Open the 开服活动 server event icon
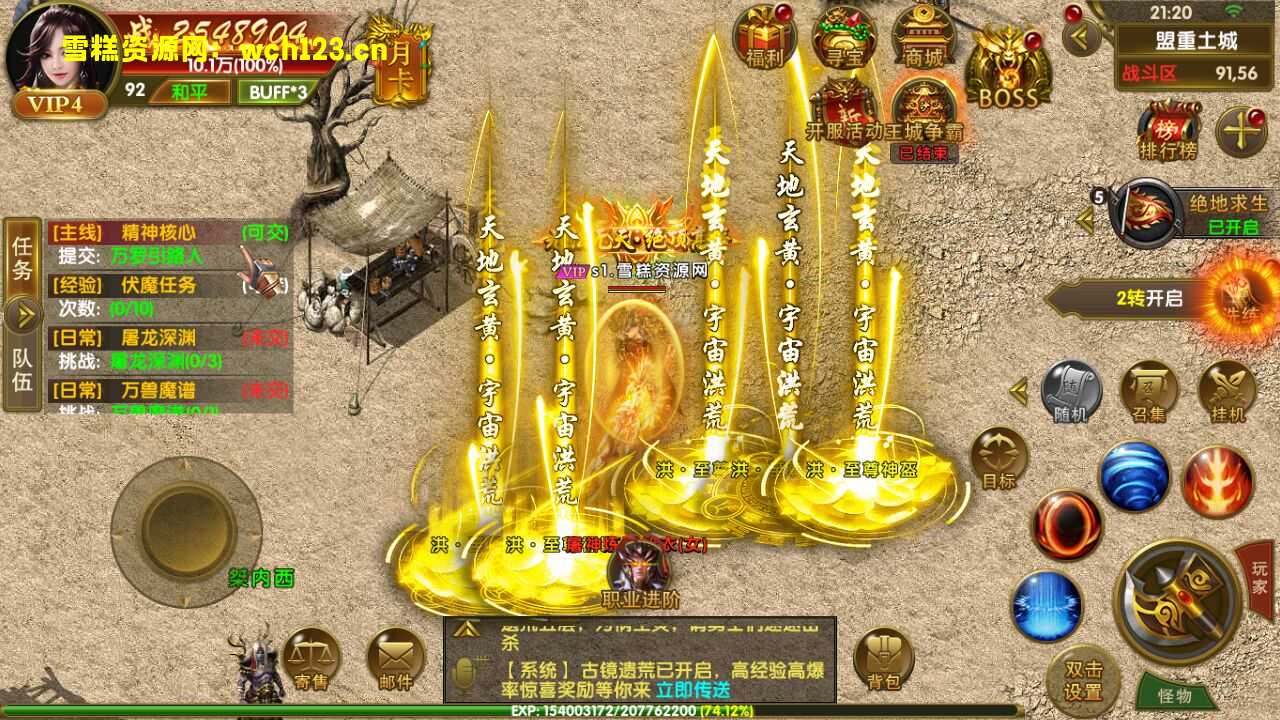The height and width of the screenshot is (720, 1280). [x=844, y=112]
